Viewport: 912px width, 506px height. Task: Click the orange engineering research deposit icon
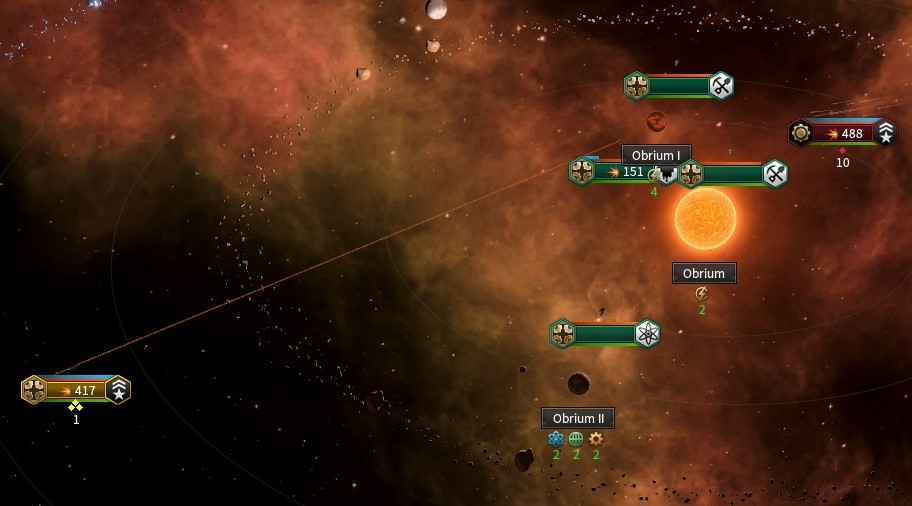pyautogui.click(x=596, y=438)
